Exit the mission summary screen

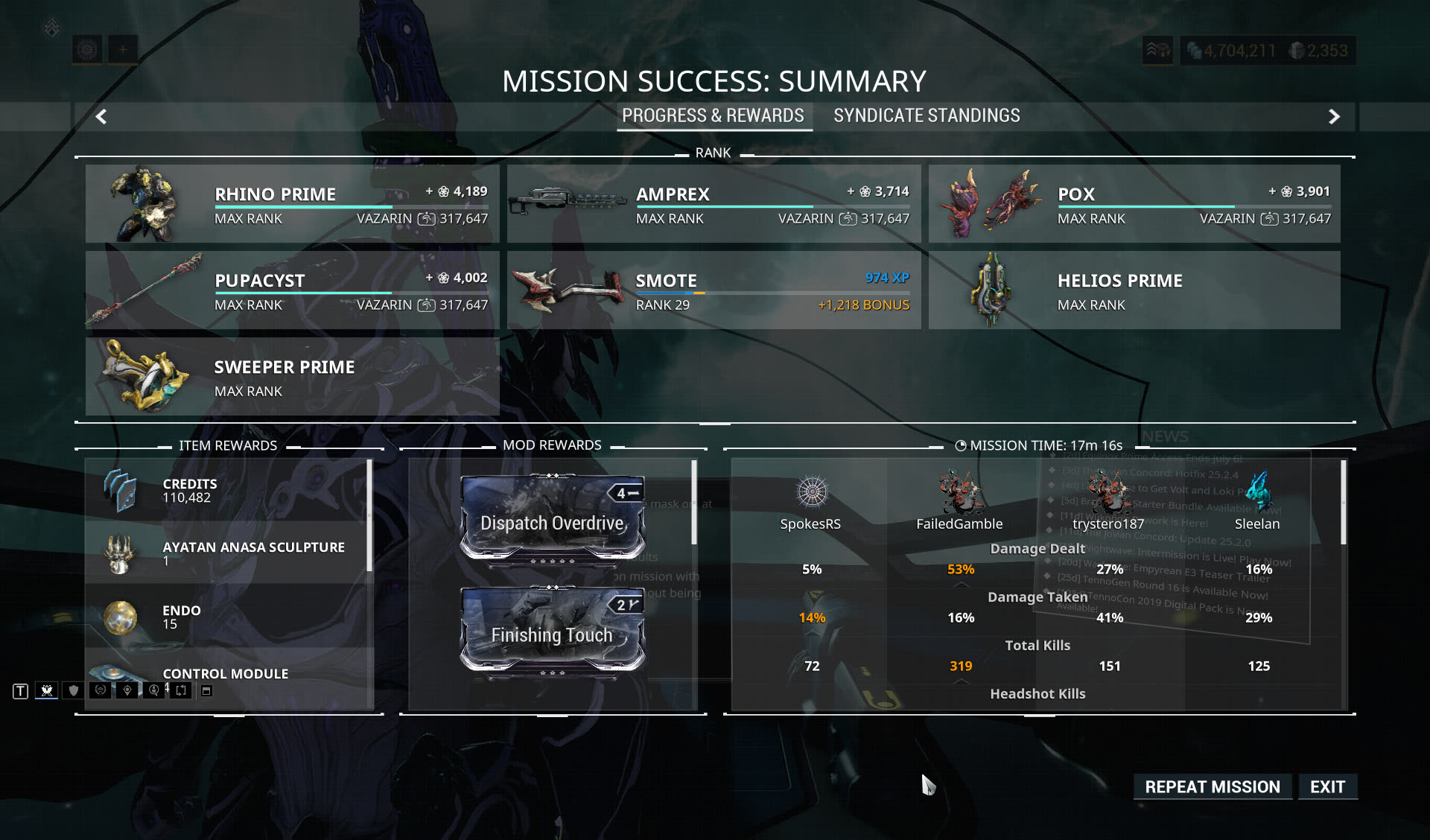click(x=1327, y=786)
